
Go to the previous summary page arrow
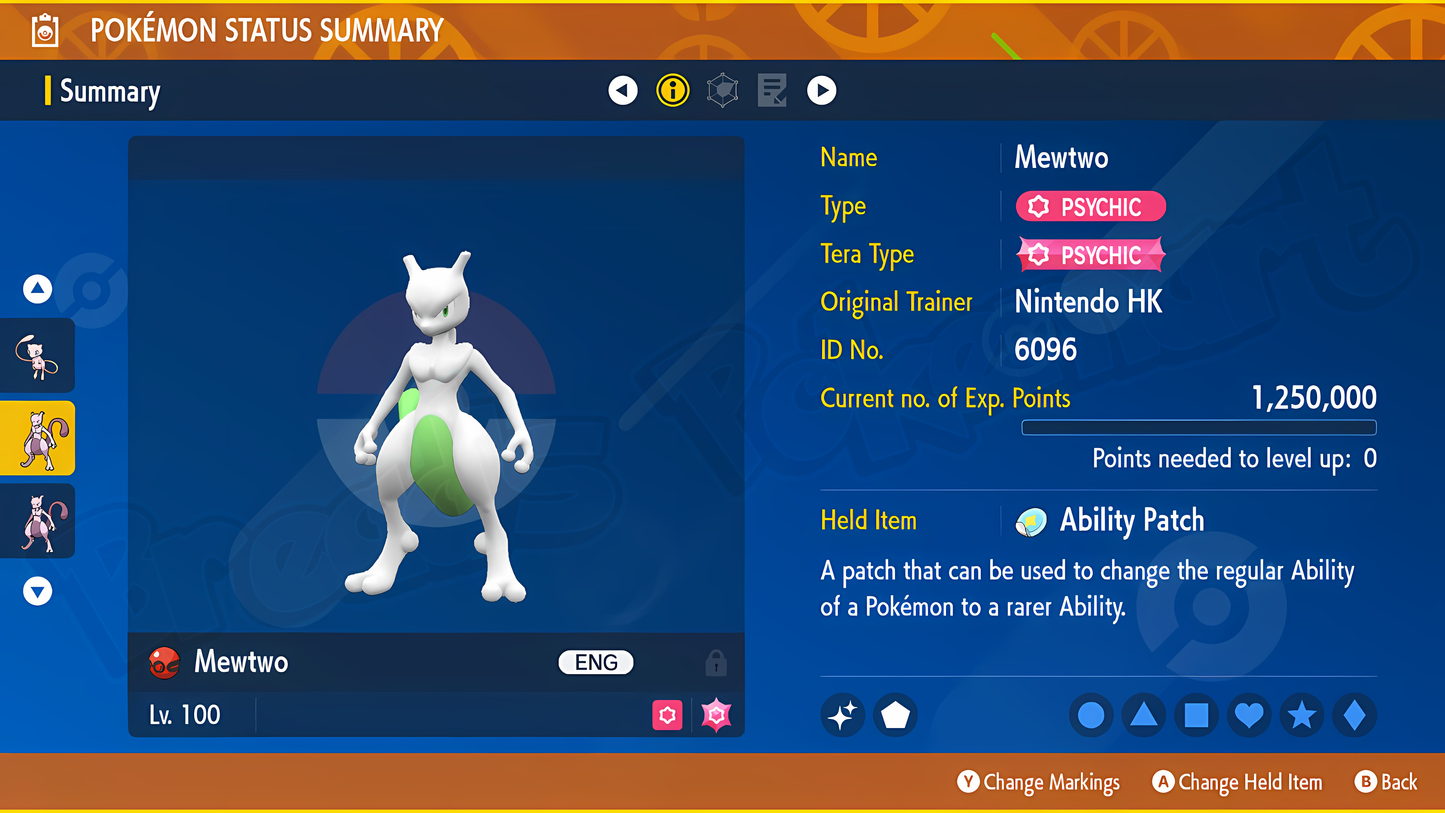pos(623,91)
